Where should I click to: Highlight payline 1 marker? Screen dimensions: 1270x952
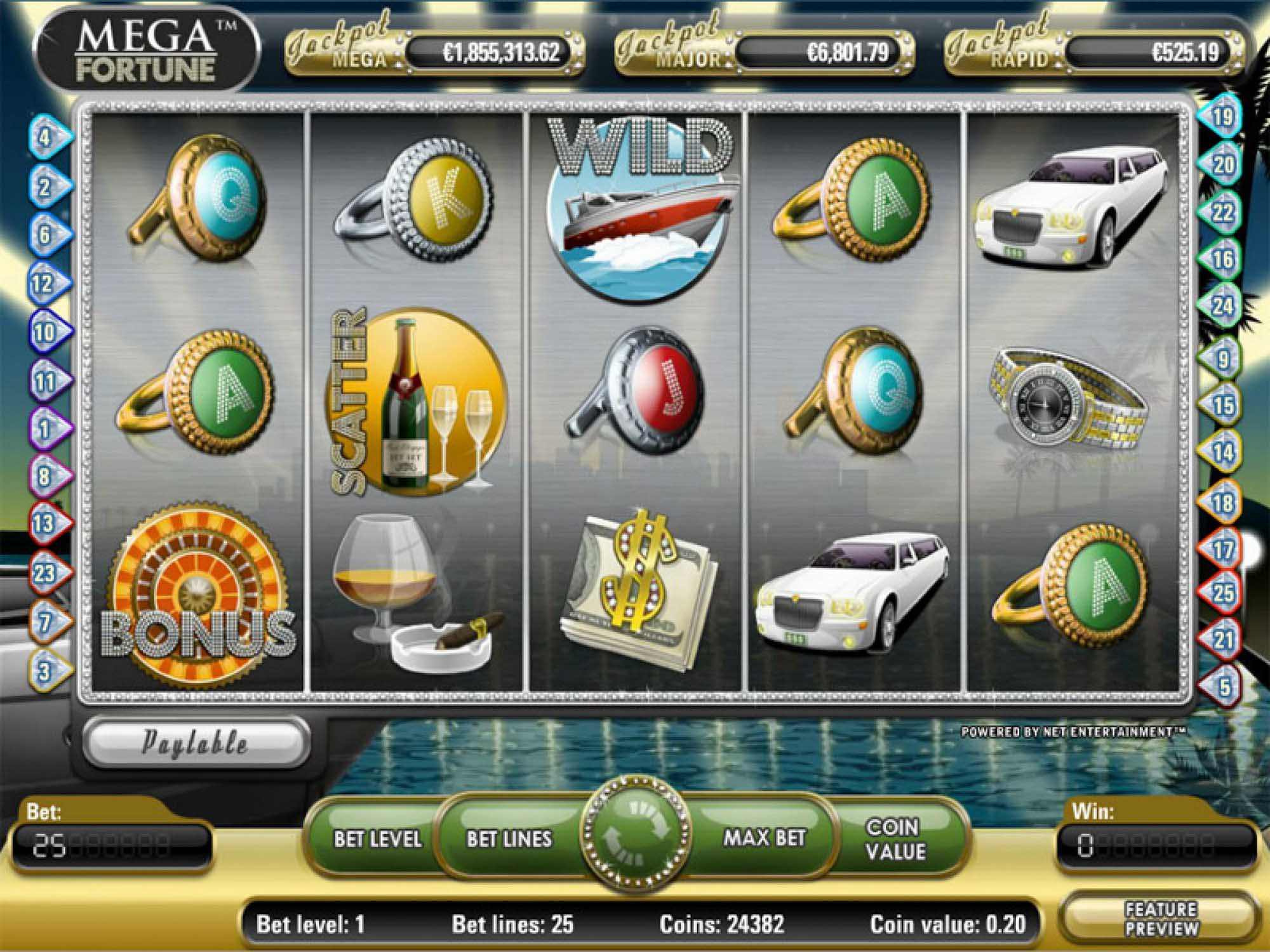point(44,429)
